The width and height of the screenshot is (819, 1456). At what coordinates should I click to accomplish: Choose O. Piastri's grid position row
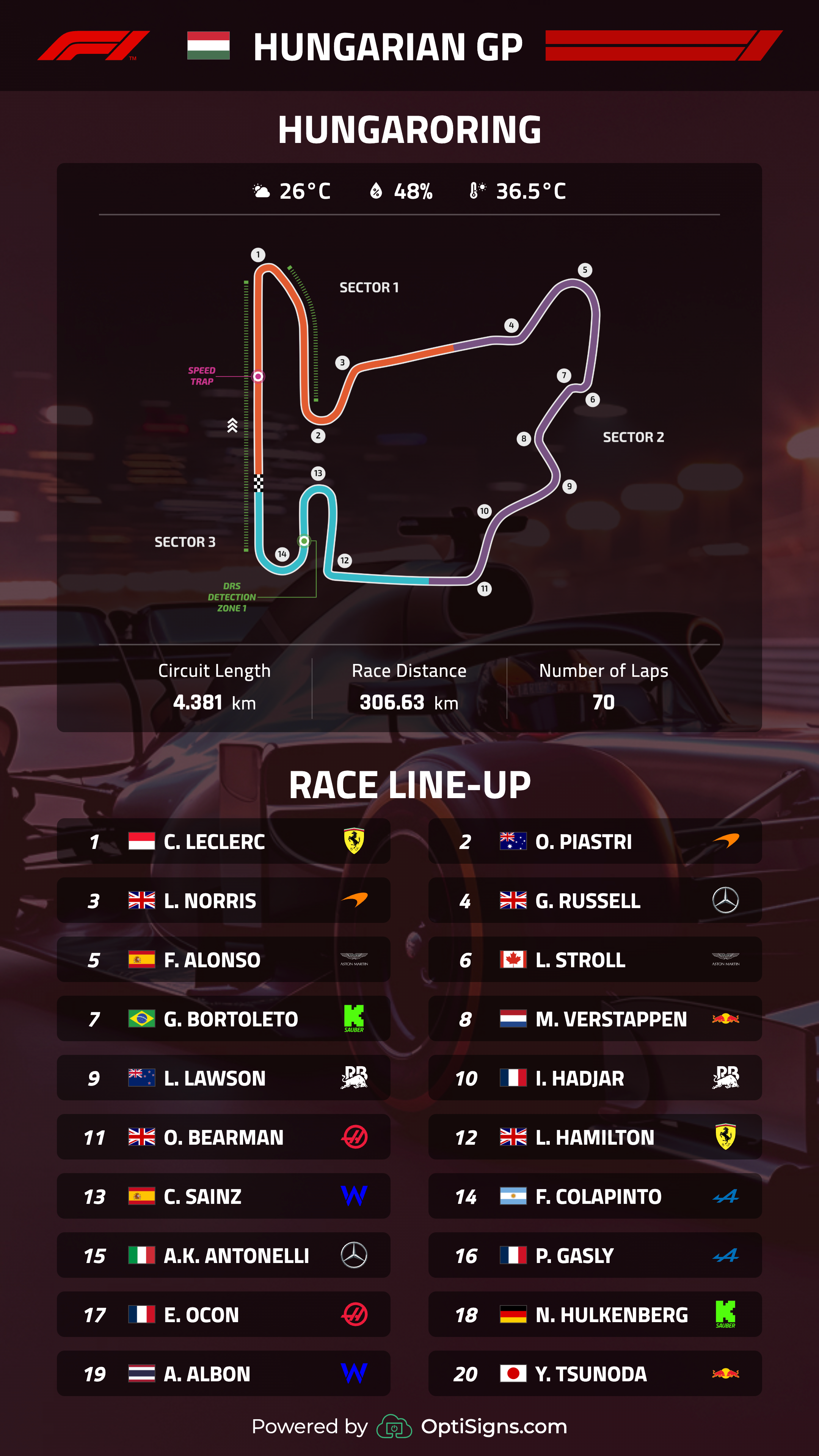[x=595, y=841]
